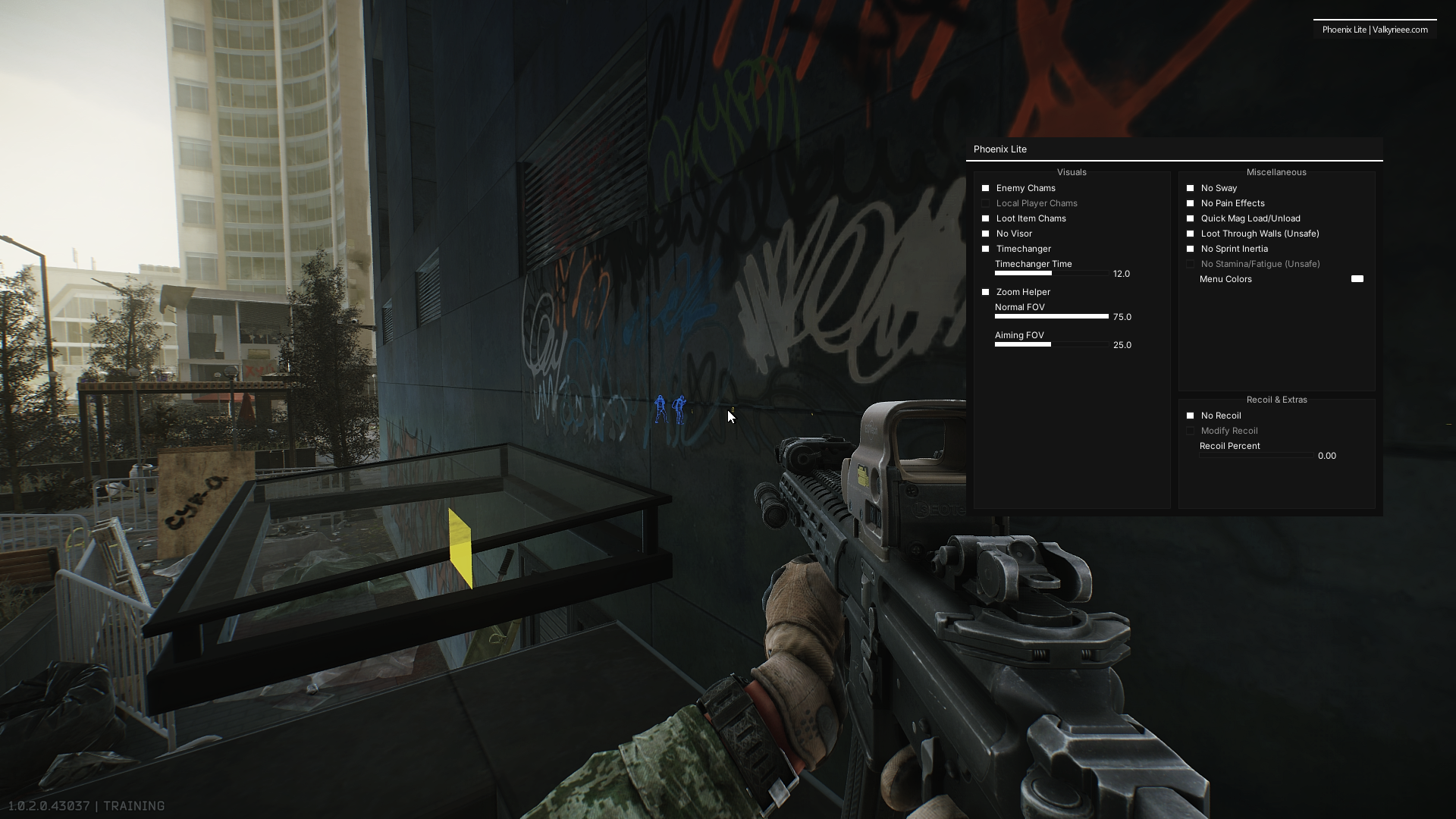Set the Aiming FOV slider
This screenshot has height=819, width=1456.
[1050, 344]
